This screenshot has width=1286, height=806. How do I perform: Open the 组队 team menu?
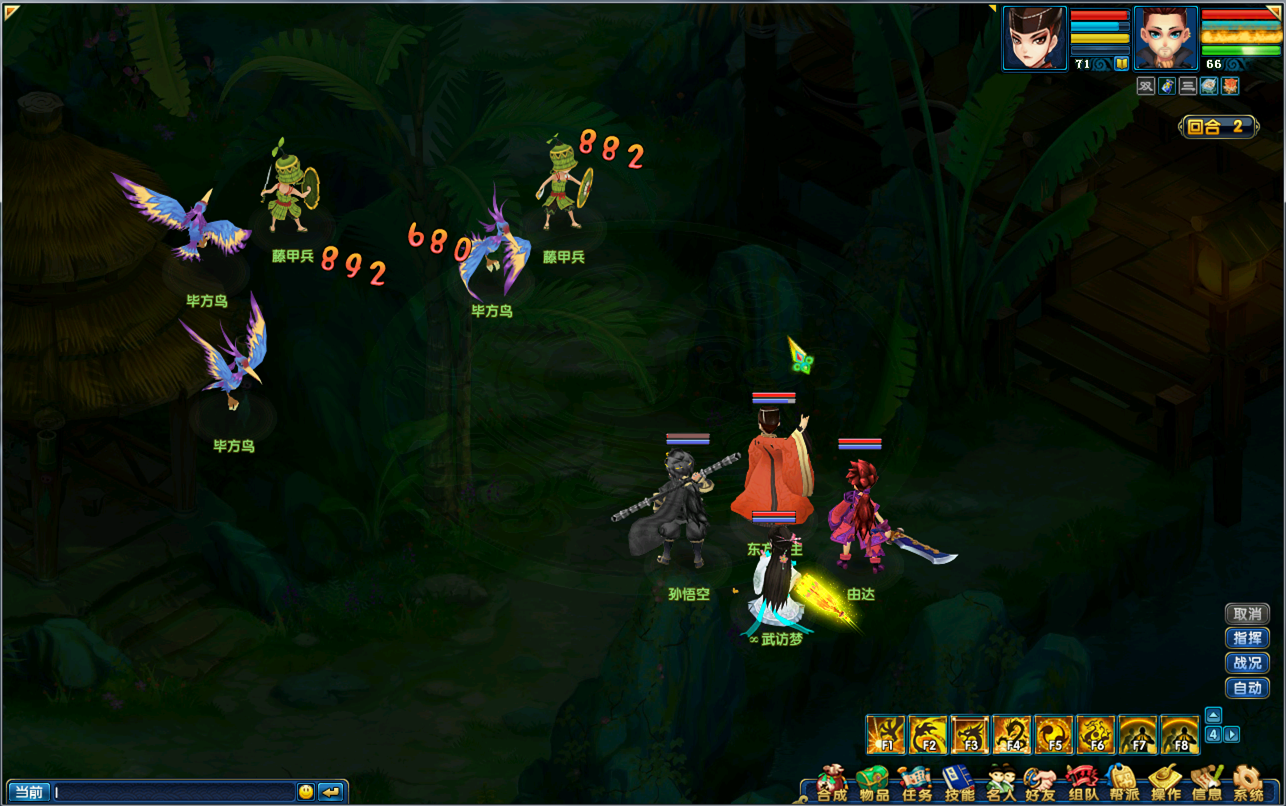pos(1082,784)
